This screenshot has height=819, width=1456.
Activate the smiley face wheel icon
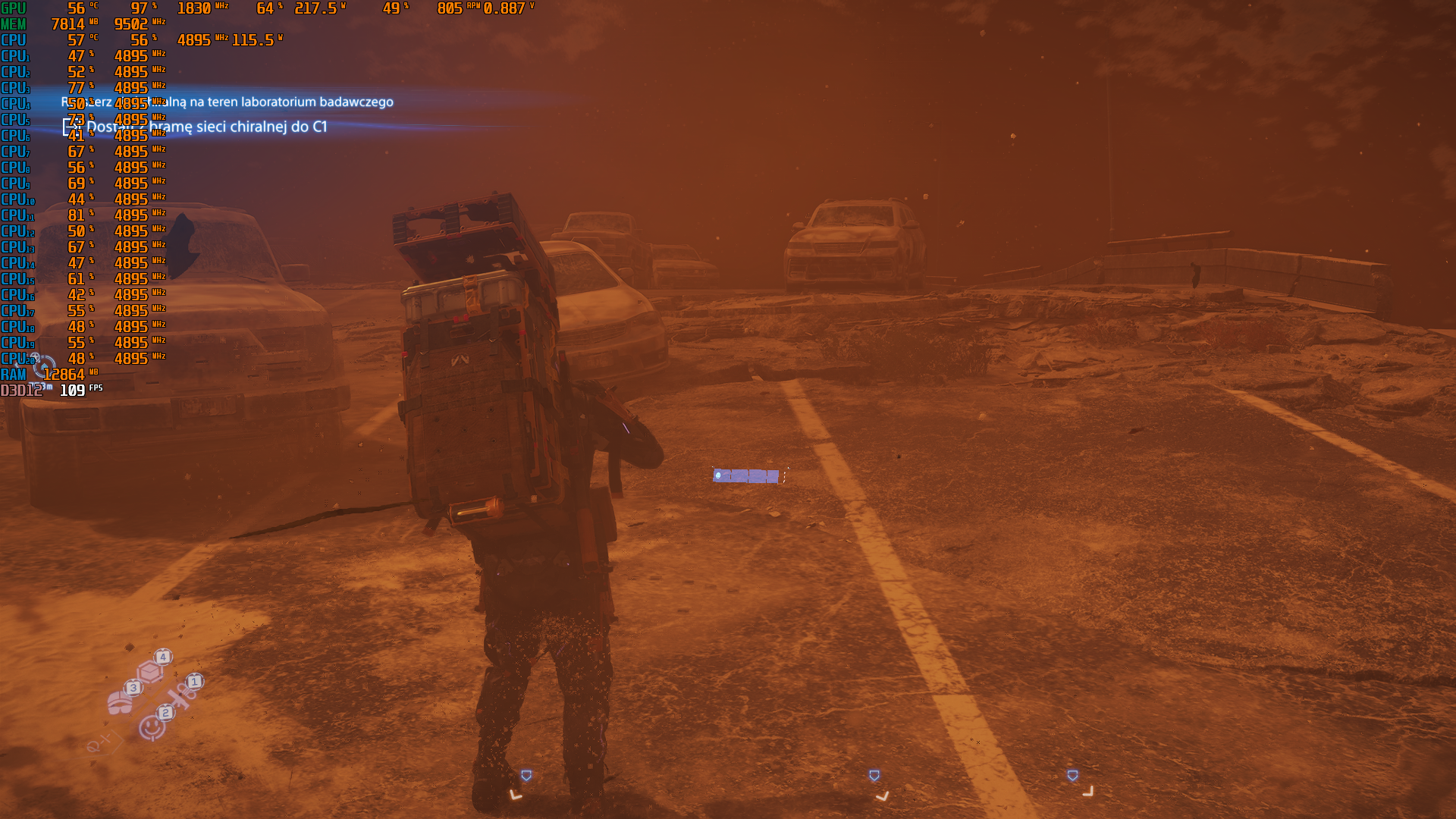(x=152, y=728)
